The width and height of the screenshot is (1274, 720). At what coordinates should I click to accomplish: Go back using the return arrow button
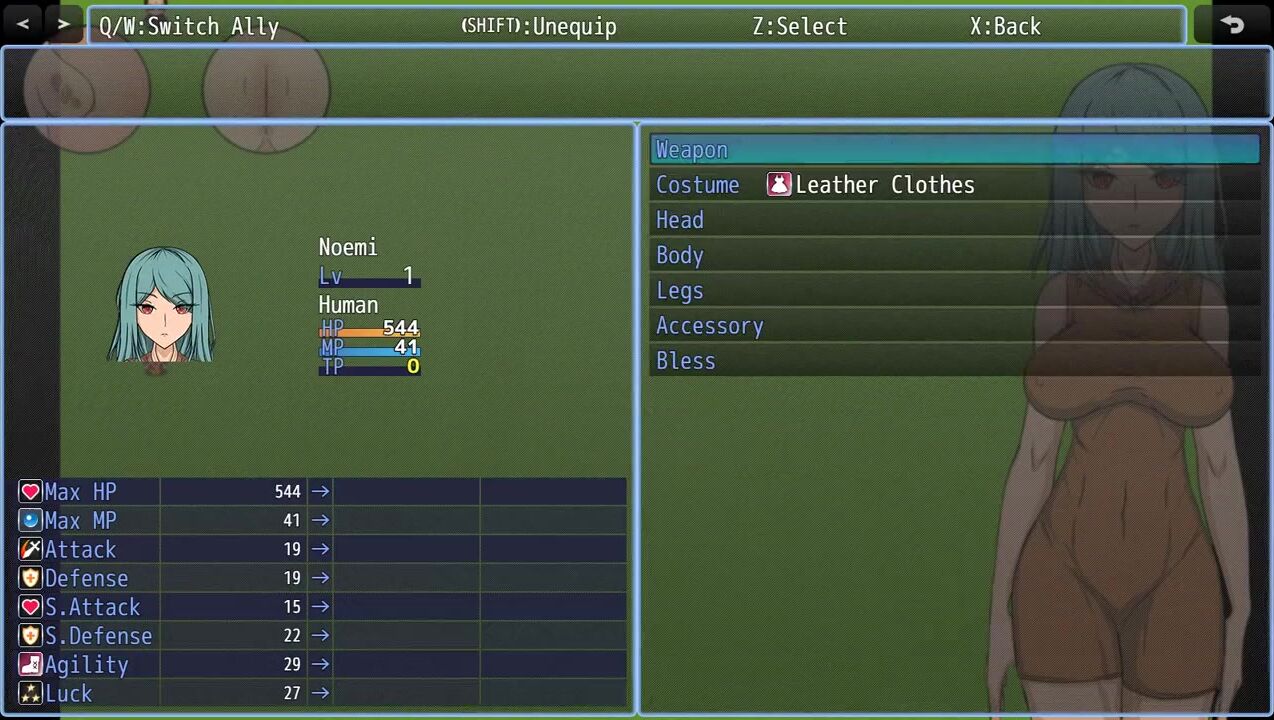(1232, 25)
